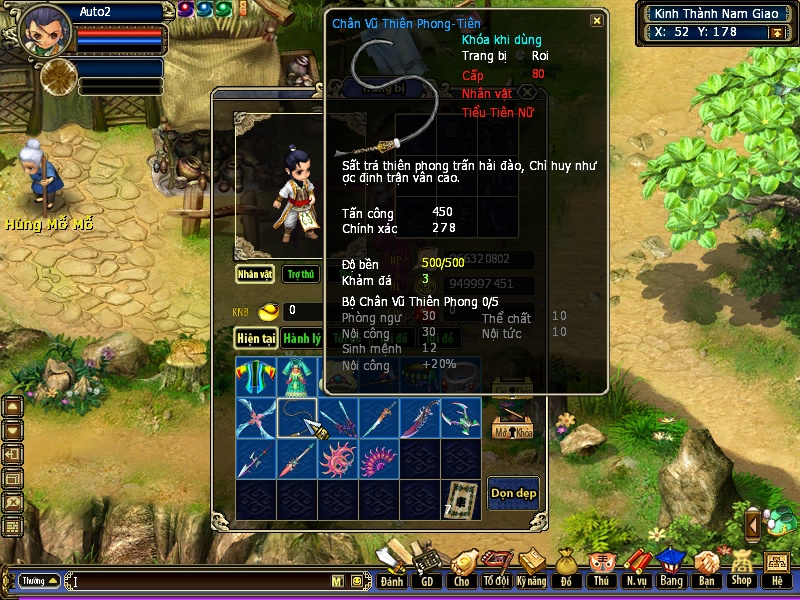Expand the Kinh Thành Nam Giao map dropdown

coord(776,33)
